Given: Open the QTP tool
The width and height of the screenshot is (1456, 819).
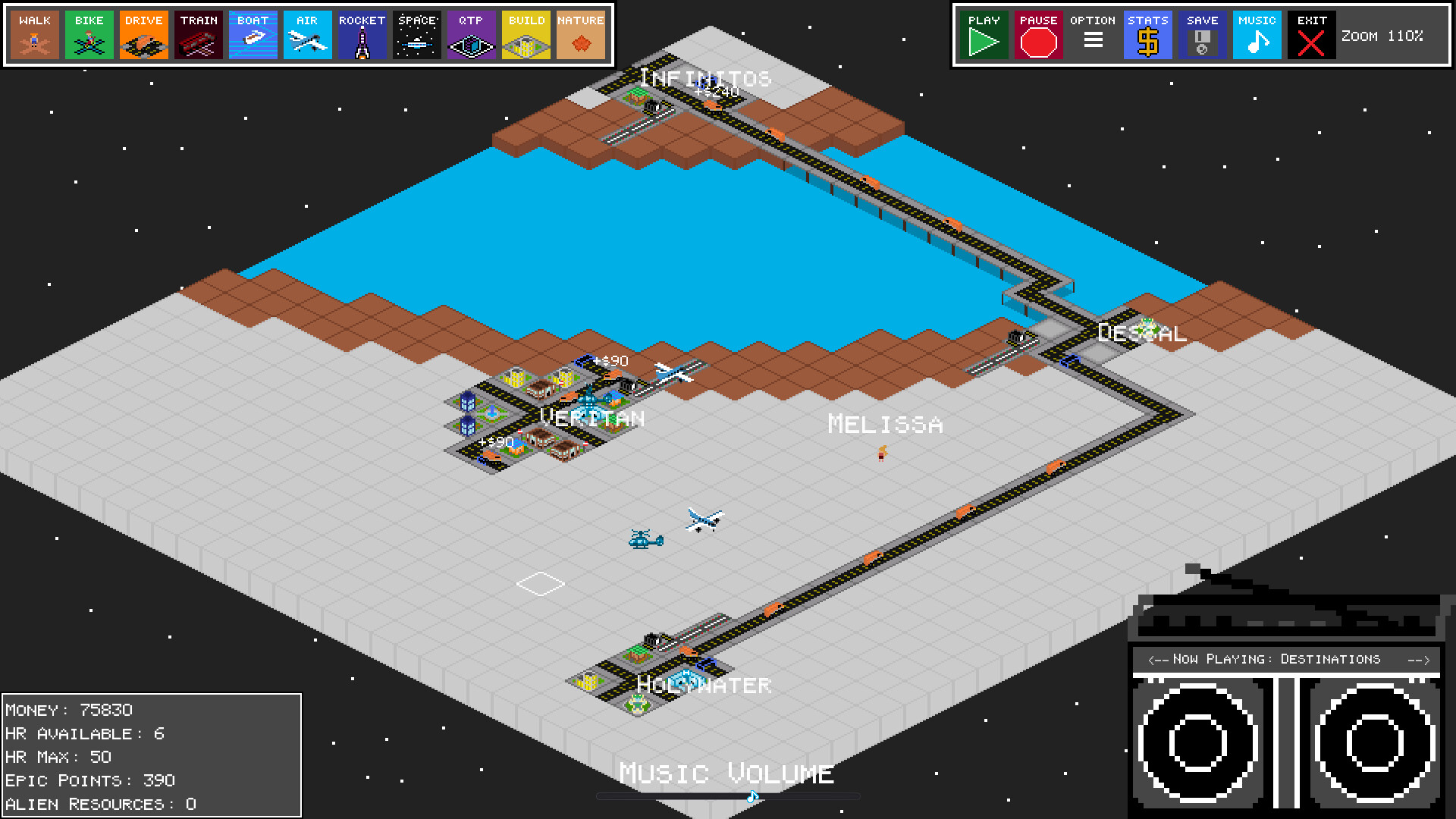Looking at the screenshot, I should coord(471,34).
